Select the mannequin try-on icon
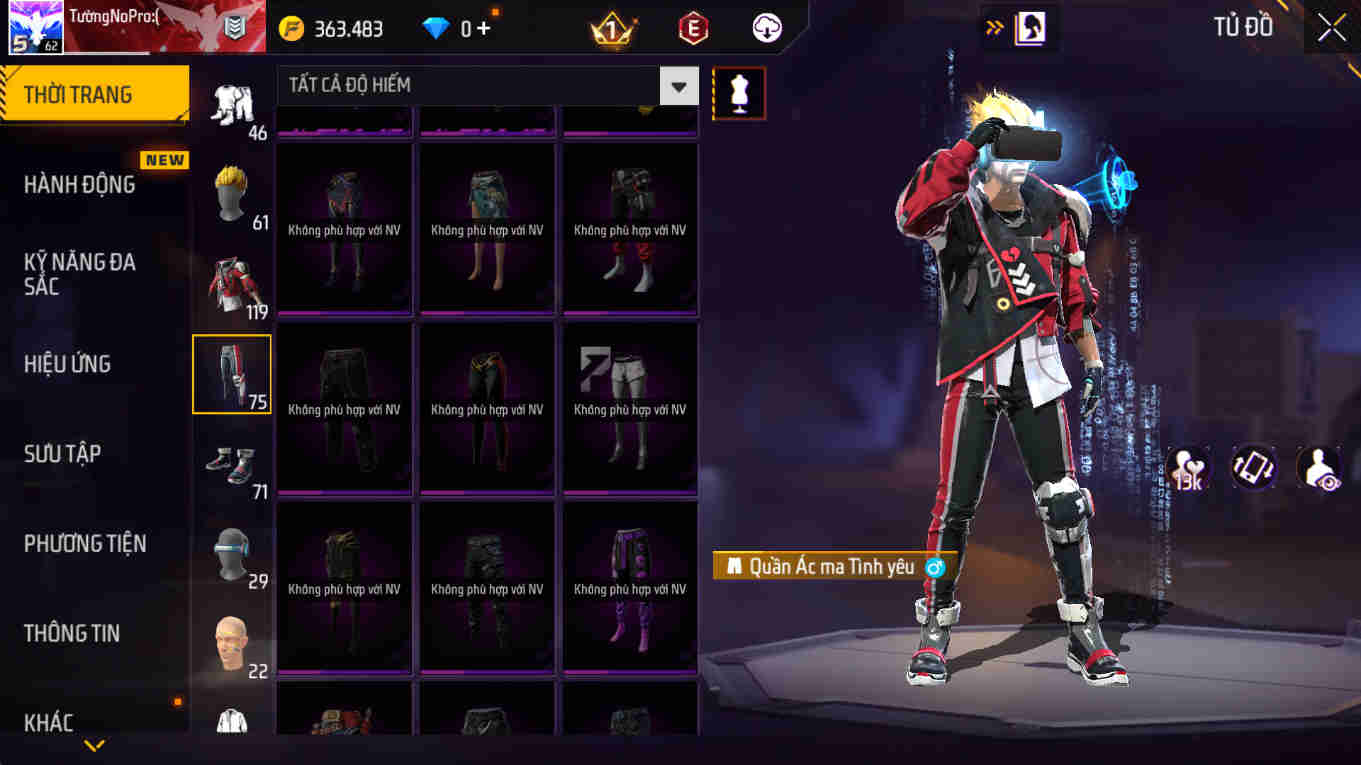Screen dimensions: 1361x765 click(x=739, y=92)
